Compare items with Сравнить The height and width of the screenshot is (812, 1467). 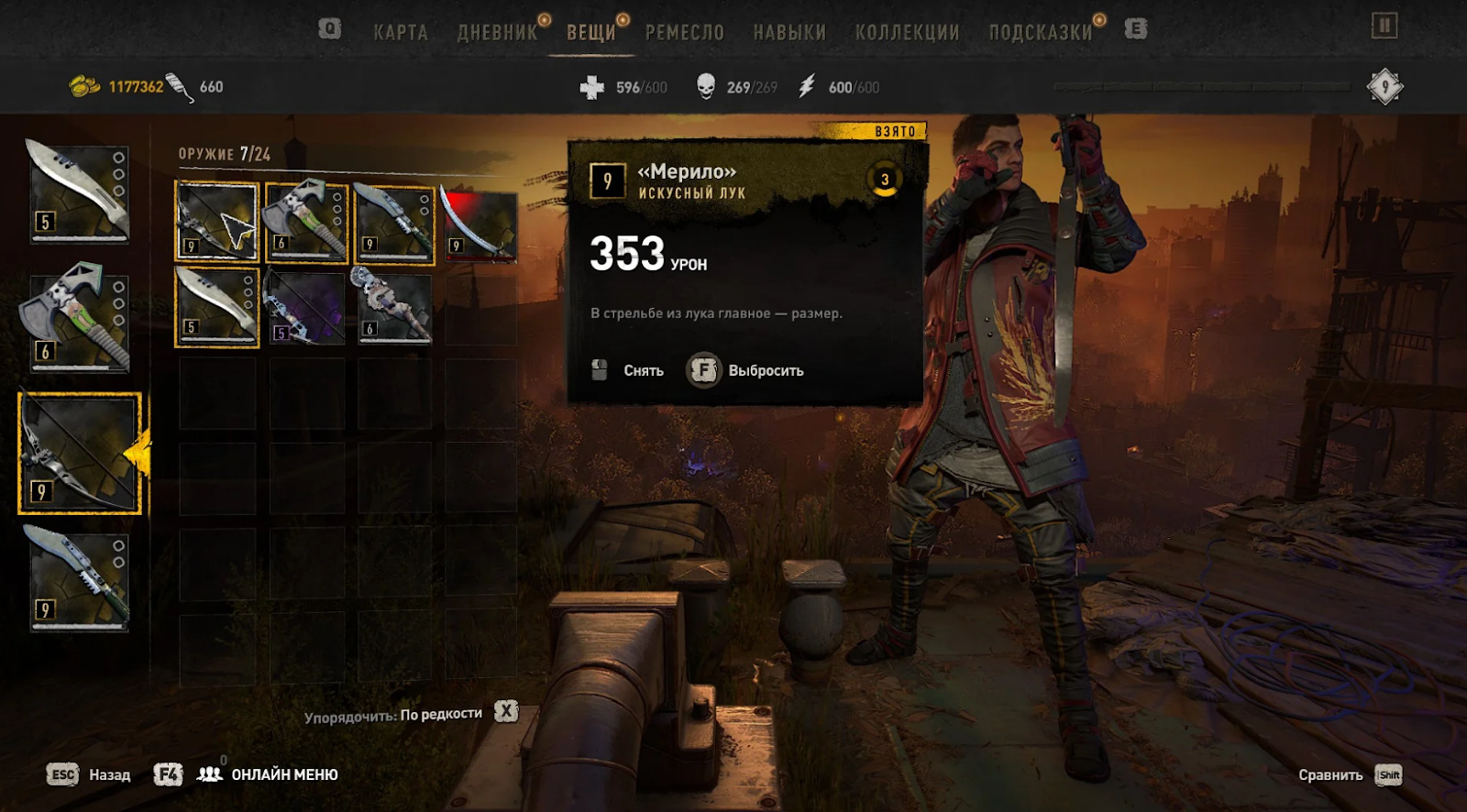tap(1349, 775)
